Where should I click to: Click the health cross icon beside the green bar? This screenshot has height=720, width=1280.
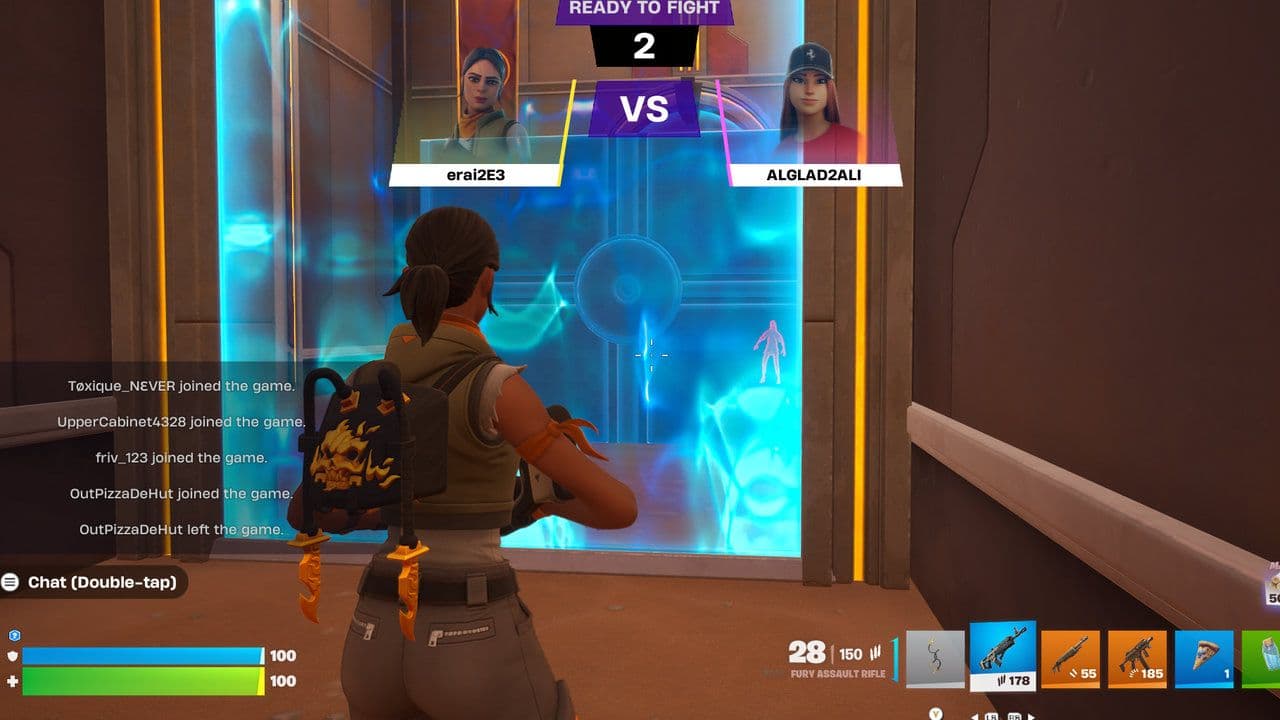[12, 681]
